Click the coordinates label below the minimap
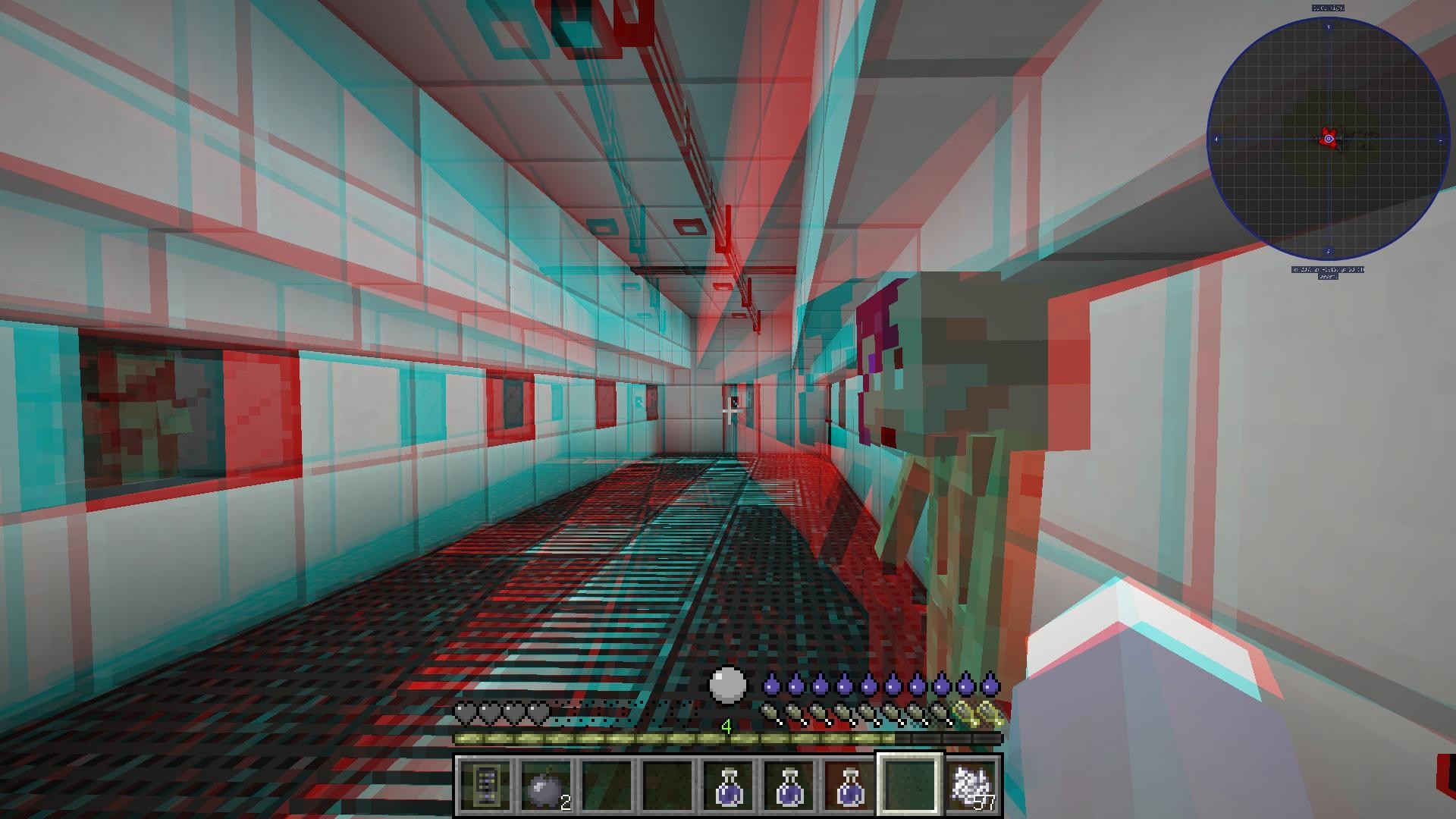1456x819 pixels. tap(1329, 268)
